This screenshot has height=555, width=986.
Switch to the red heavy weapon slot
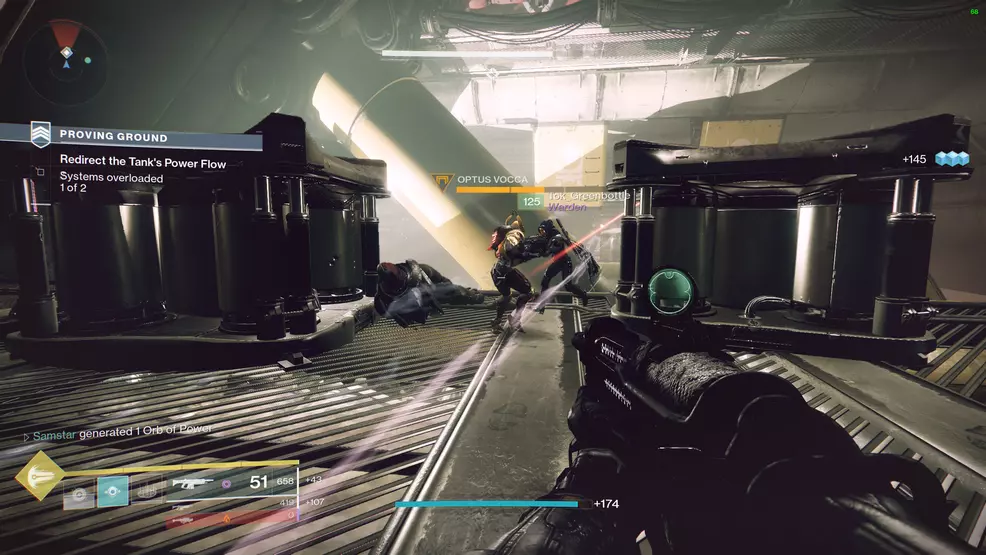(x=230, y=517)
